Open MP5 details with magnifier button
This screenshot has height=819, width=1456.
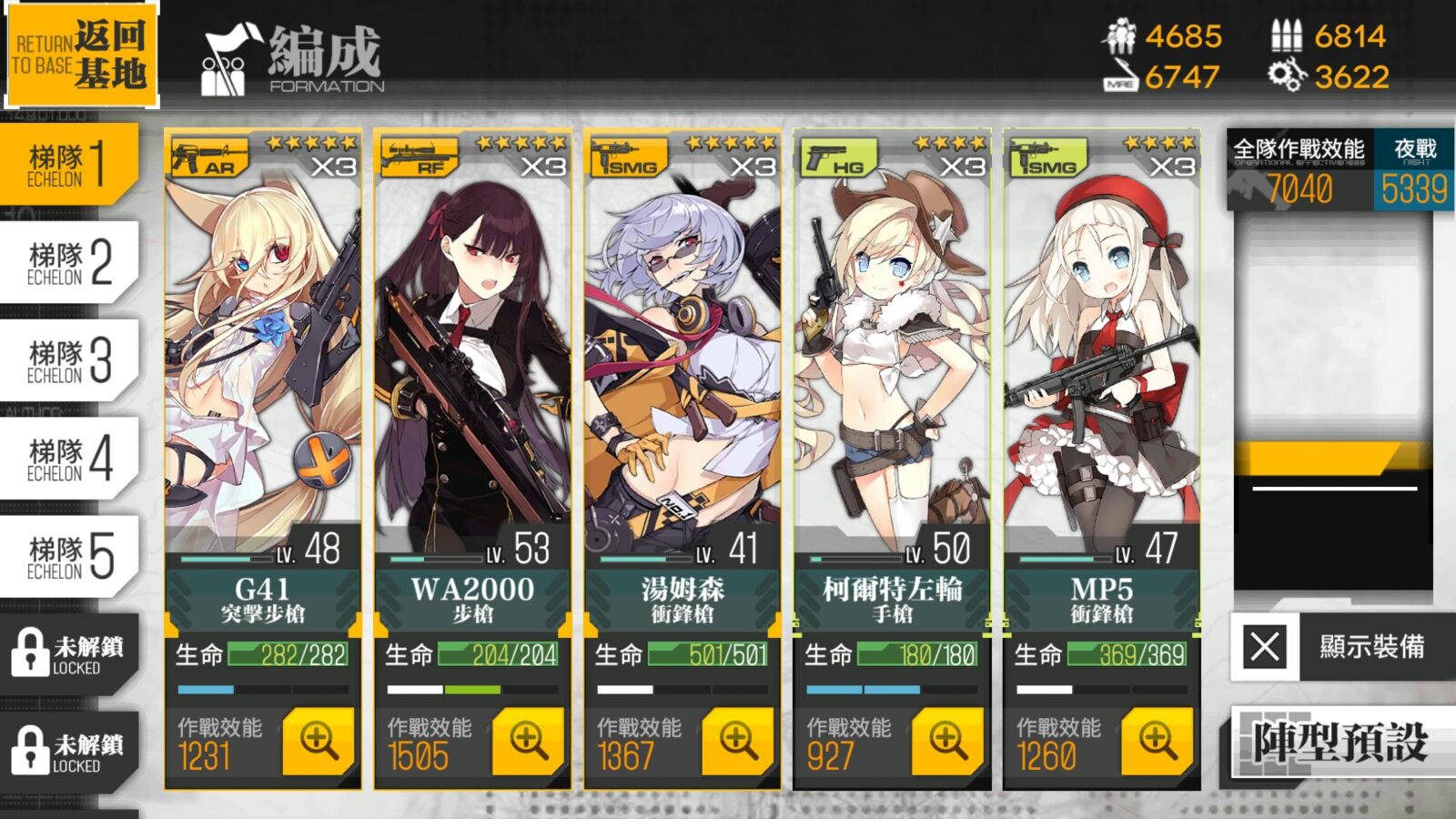[x=1158, y=742]
